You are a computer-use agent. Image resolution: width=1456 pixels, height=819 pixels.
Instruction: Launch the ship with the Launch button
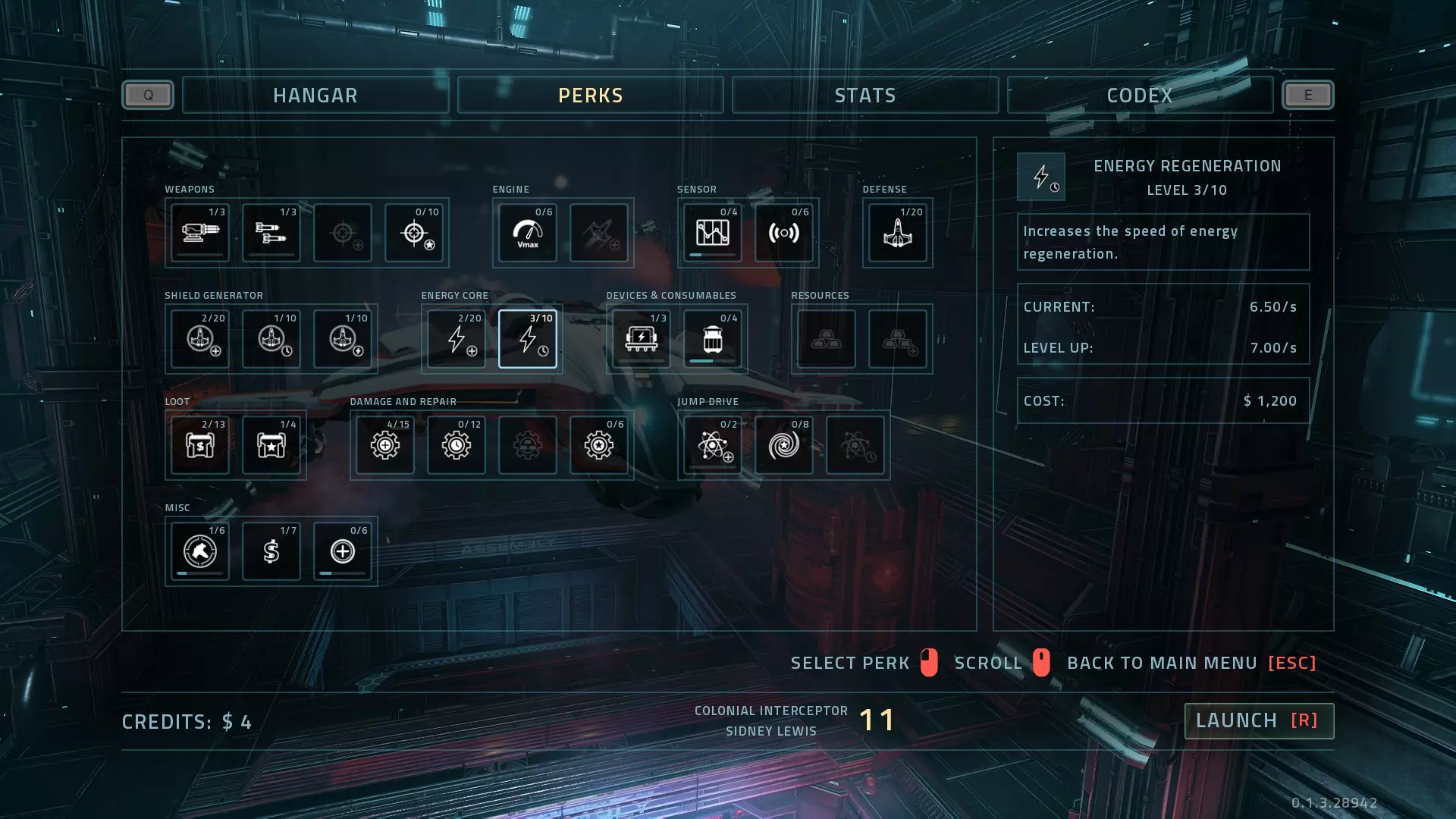point(1258,720)
